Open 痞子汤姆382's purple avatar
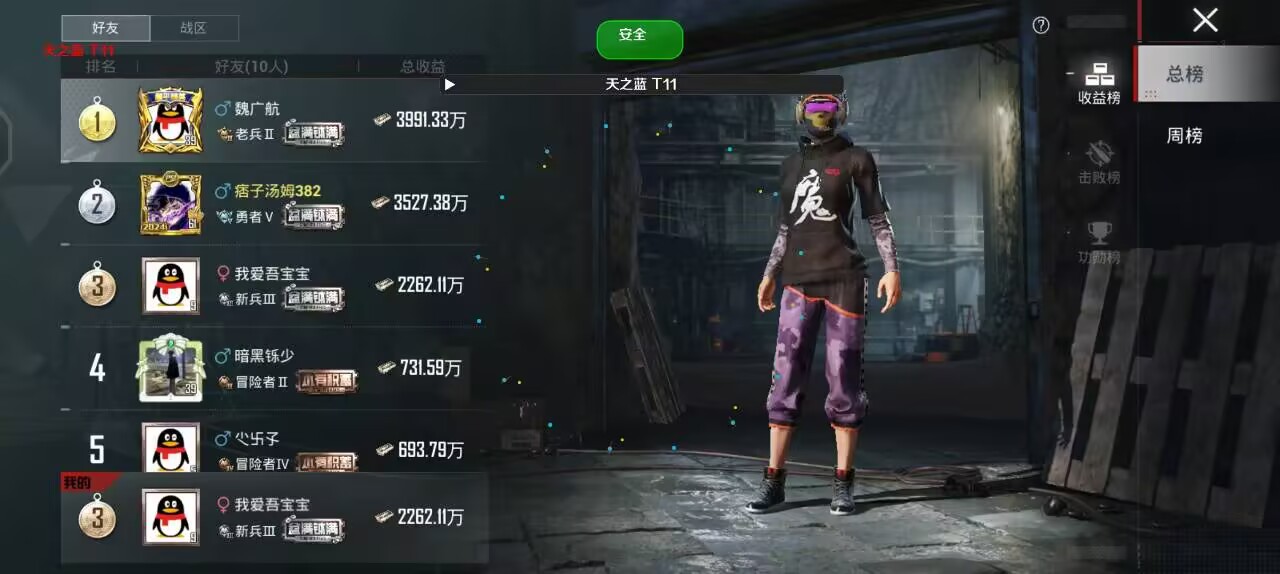Image resolution: width=1280 pixels, height=574 pixels. tap(170, 203)
